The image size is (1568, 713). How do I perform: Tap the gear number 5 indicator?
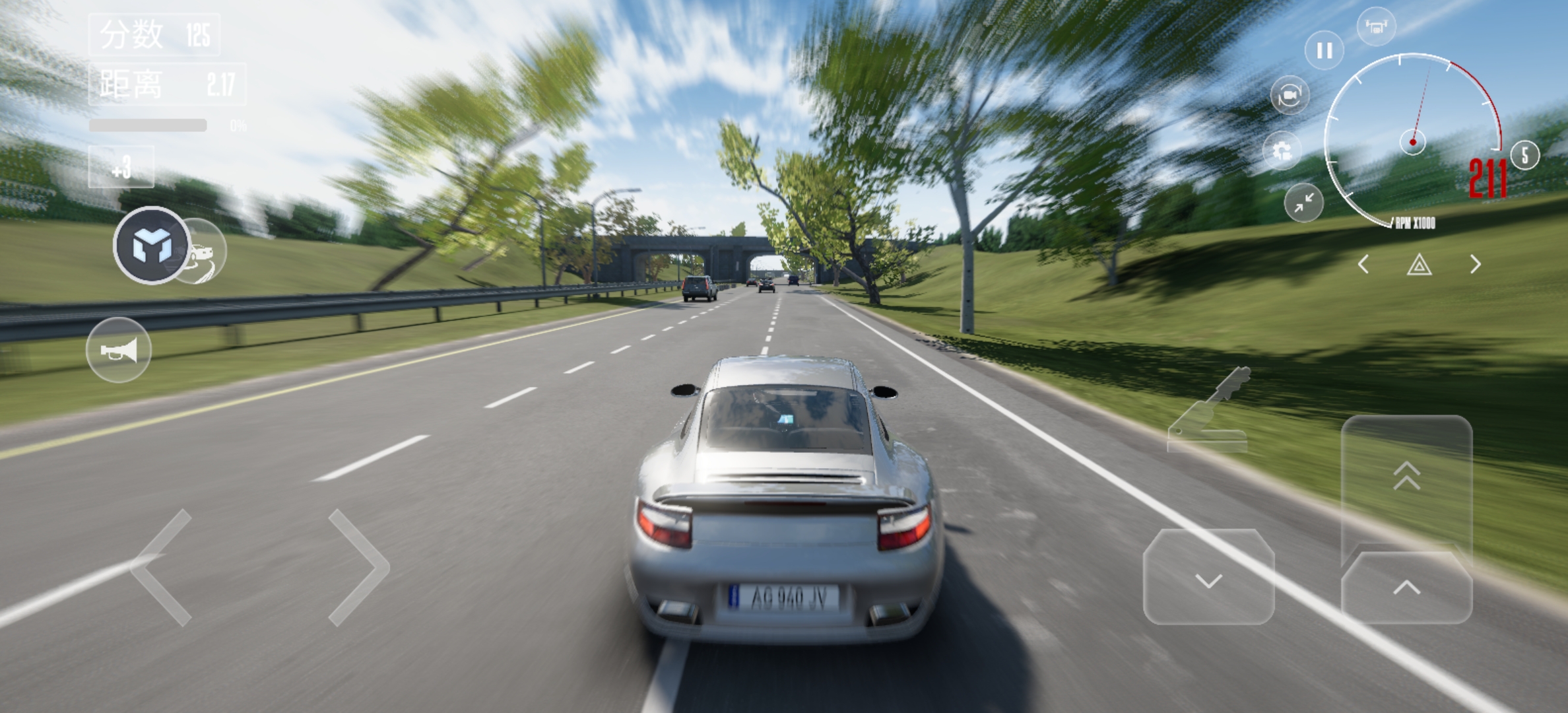1524,156
